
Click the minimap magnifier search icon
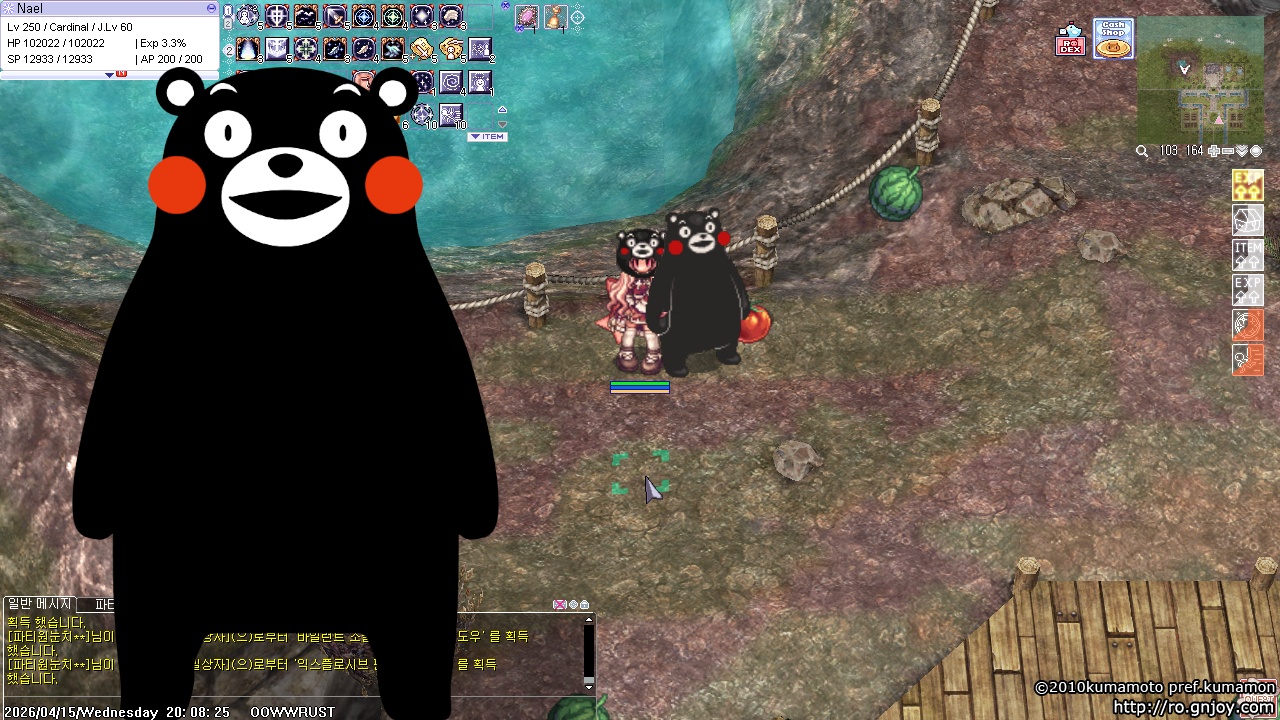pyautogui.click(x=1142, y=151)
